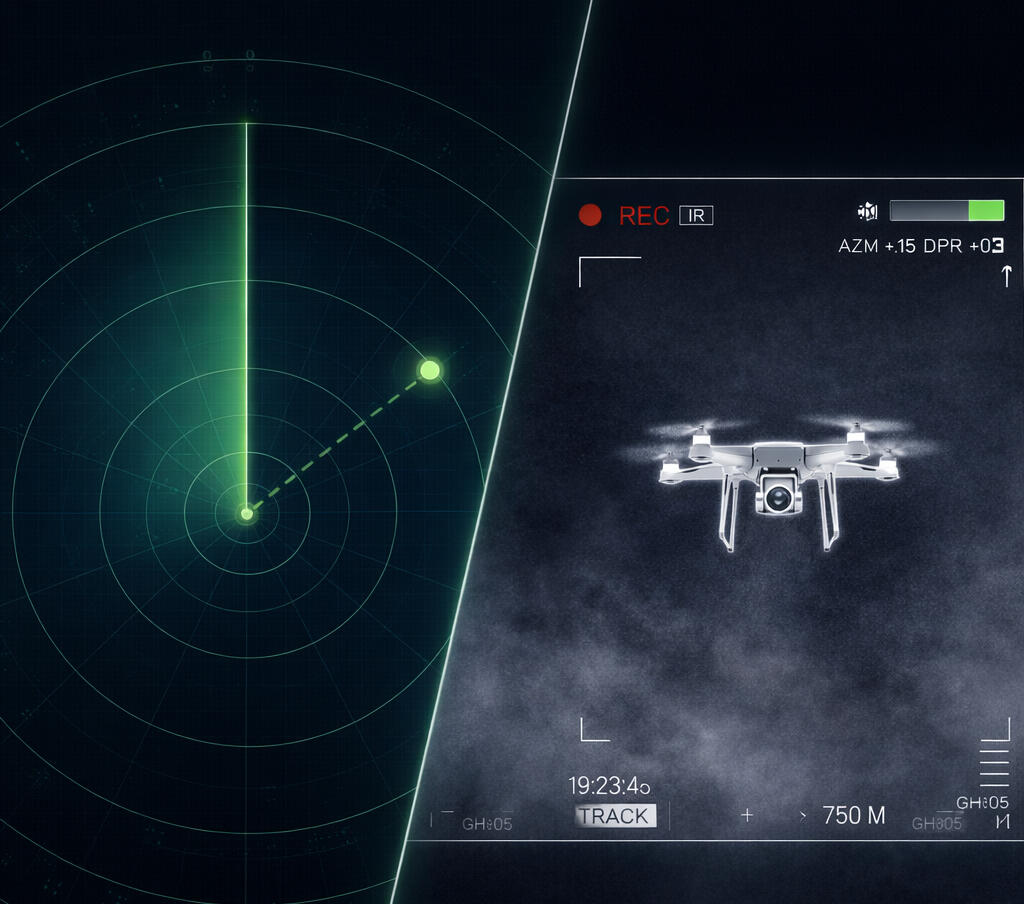Click the radar's center origin point
The width and height of the screenshot is (1024, 904).
tap(246, 514)
